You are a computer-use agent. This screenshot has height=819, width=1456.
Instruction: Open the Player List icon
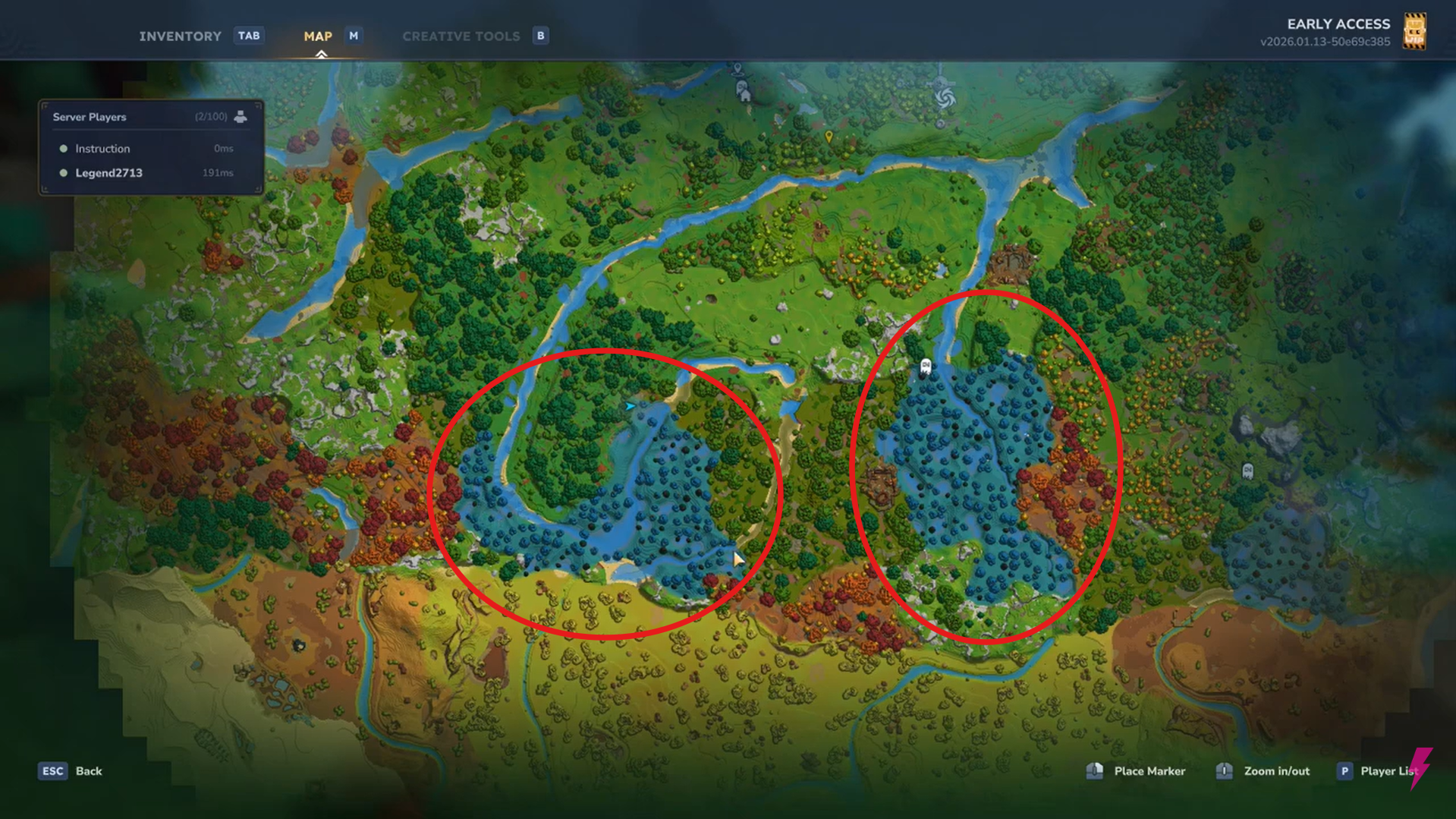(1344, 770)
